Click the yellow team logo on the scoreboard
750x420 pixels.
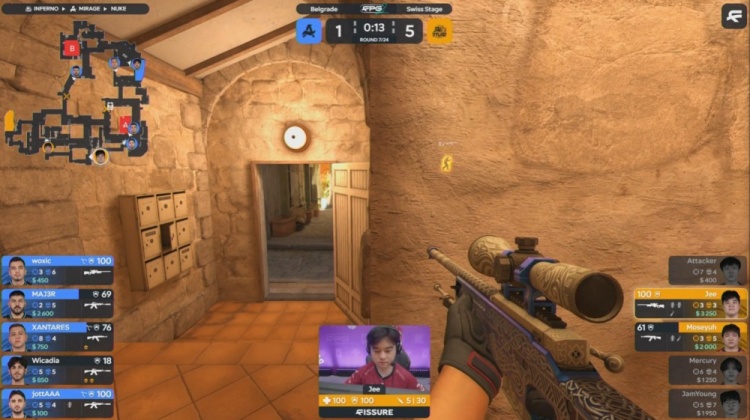tap(440, 31)
